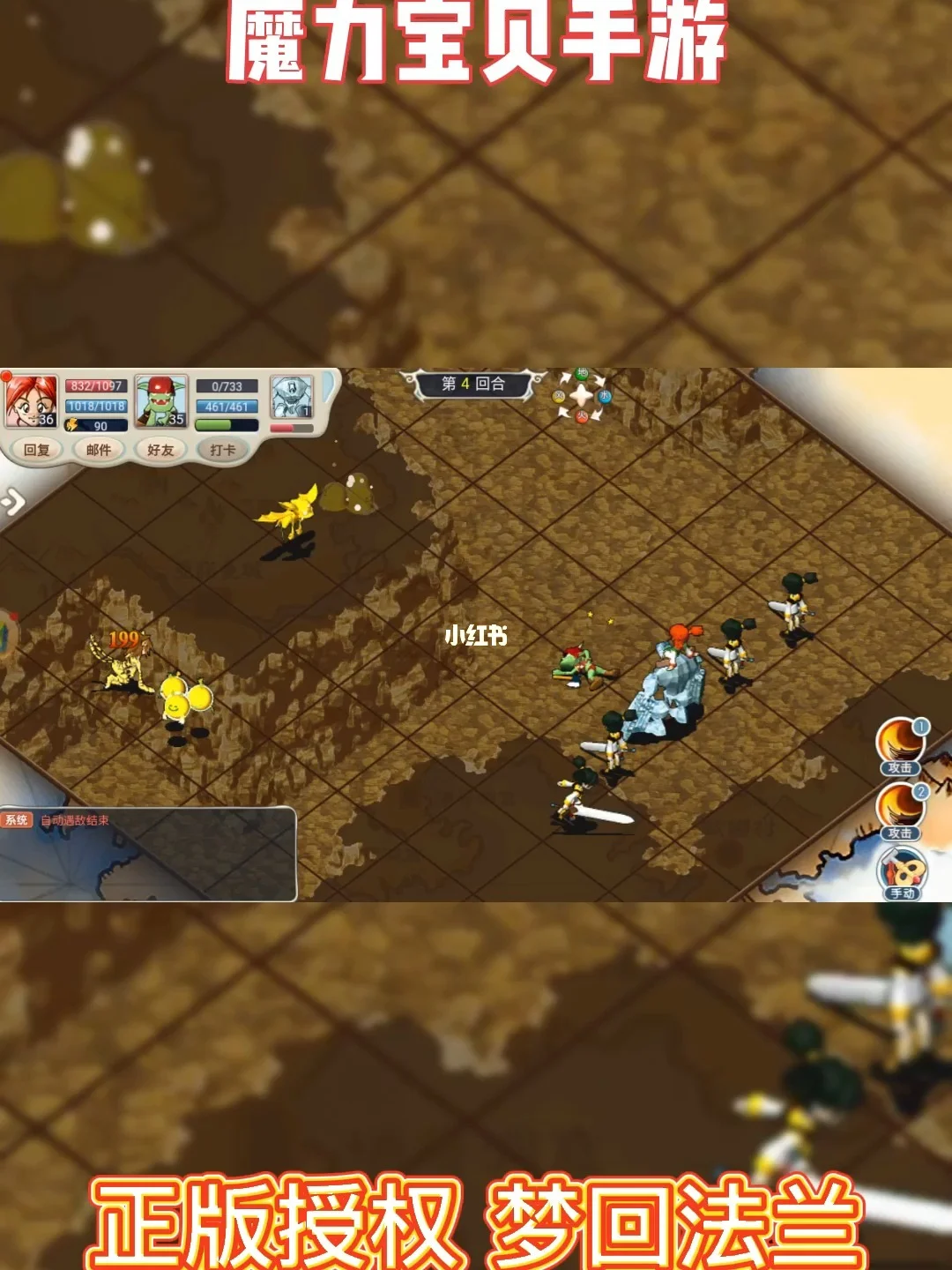Open the round icon with red dot
Viewport: 952px width, 1270px height.
(x=7, y=633)
